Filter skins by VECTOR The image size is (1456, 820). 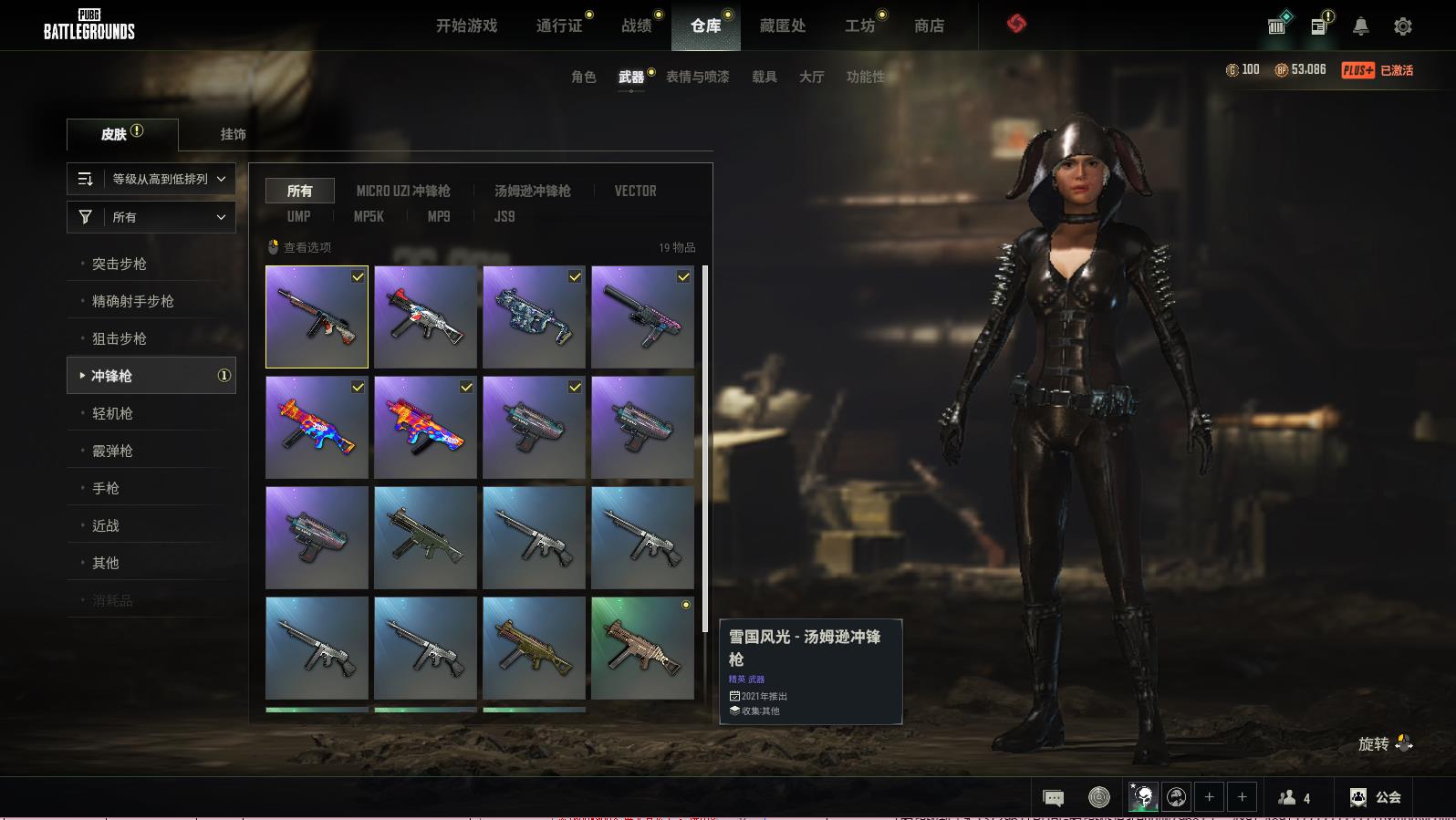[635, 191]
